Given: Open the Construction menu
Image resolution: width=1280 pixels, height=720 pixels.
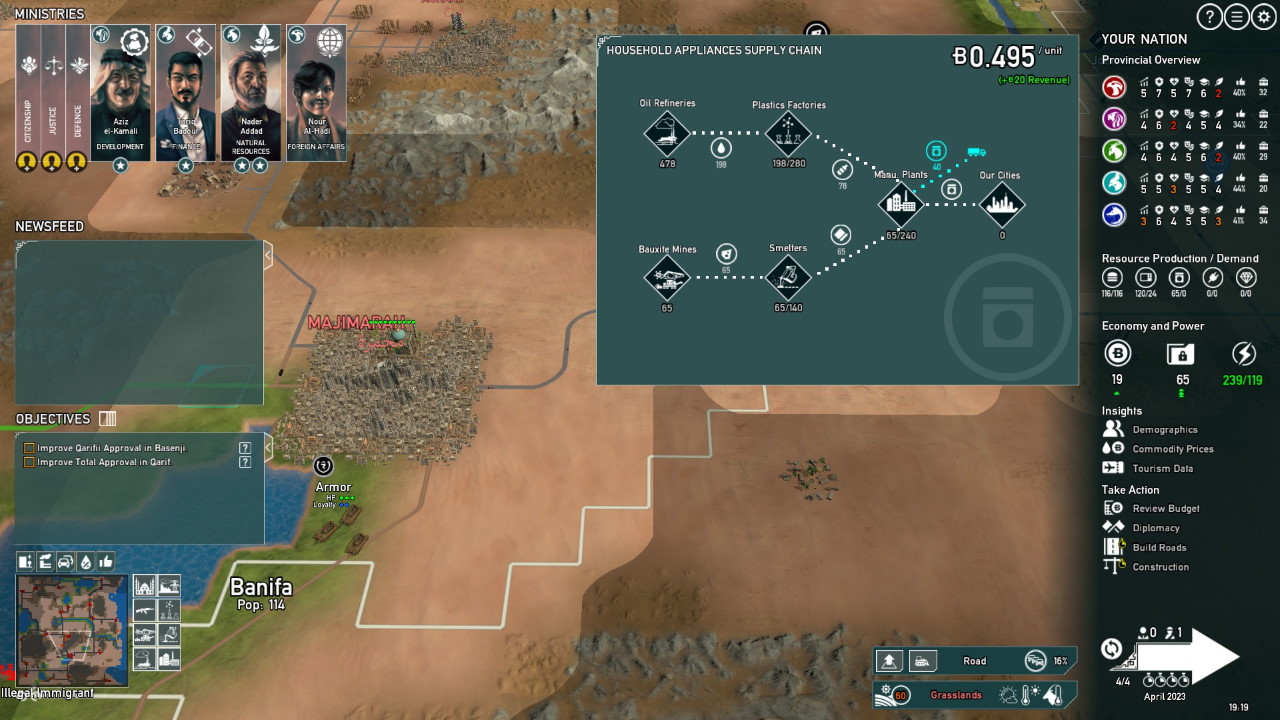Looking at the screenshot, I should 1160,567.
